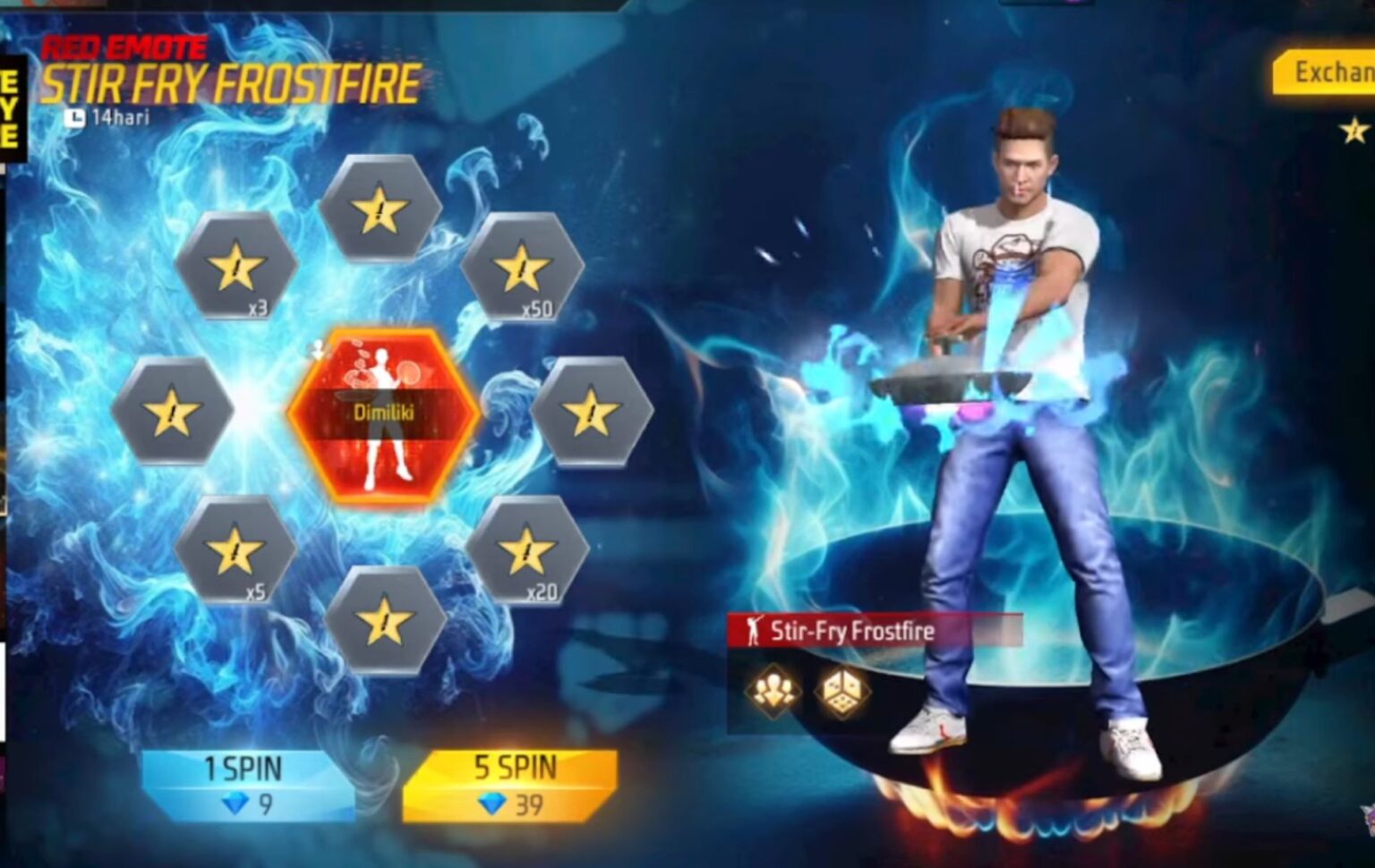Select the star token marked x50
This screenshot has width=1375, height=868.
click(522, 268)
